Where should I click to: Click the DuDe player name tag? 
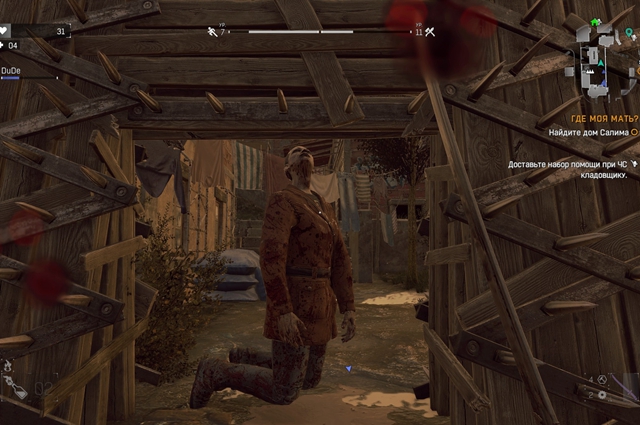[12, 71]
